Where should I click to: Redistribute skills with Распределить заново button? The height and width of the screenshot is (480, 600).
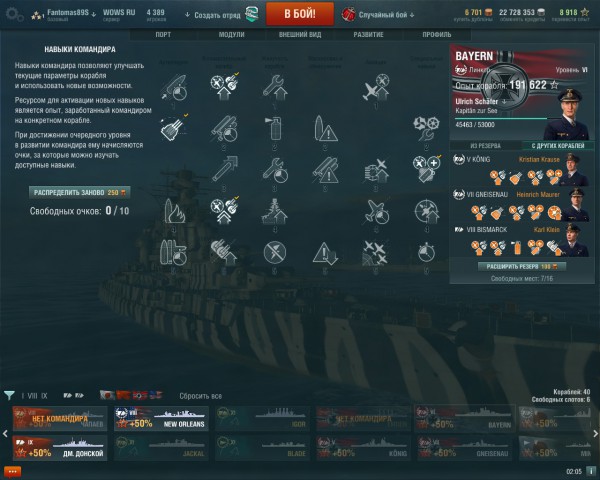pyautogui.click(x=79, y=191)
